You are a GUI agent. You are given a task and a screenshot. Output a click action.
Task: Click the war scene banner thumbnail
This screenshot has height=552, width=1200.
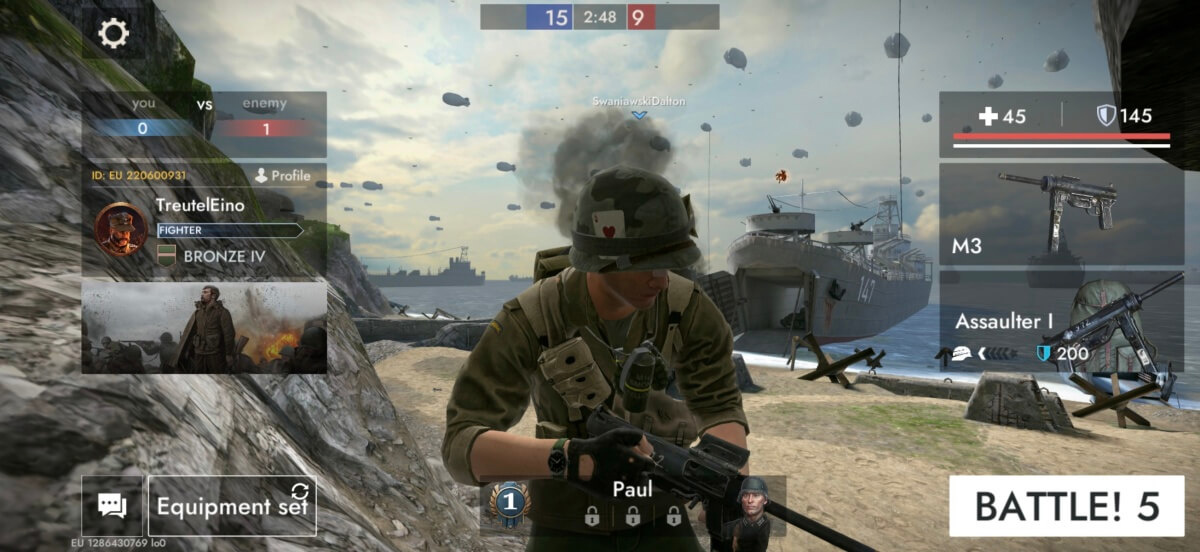pos(204,327)
